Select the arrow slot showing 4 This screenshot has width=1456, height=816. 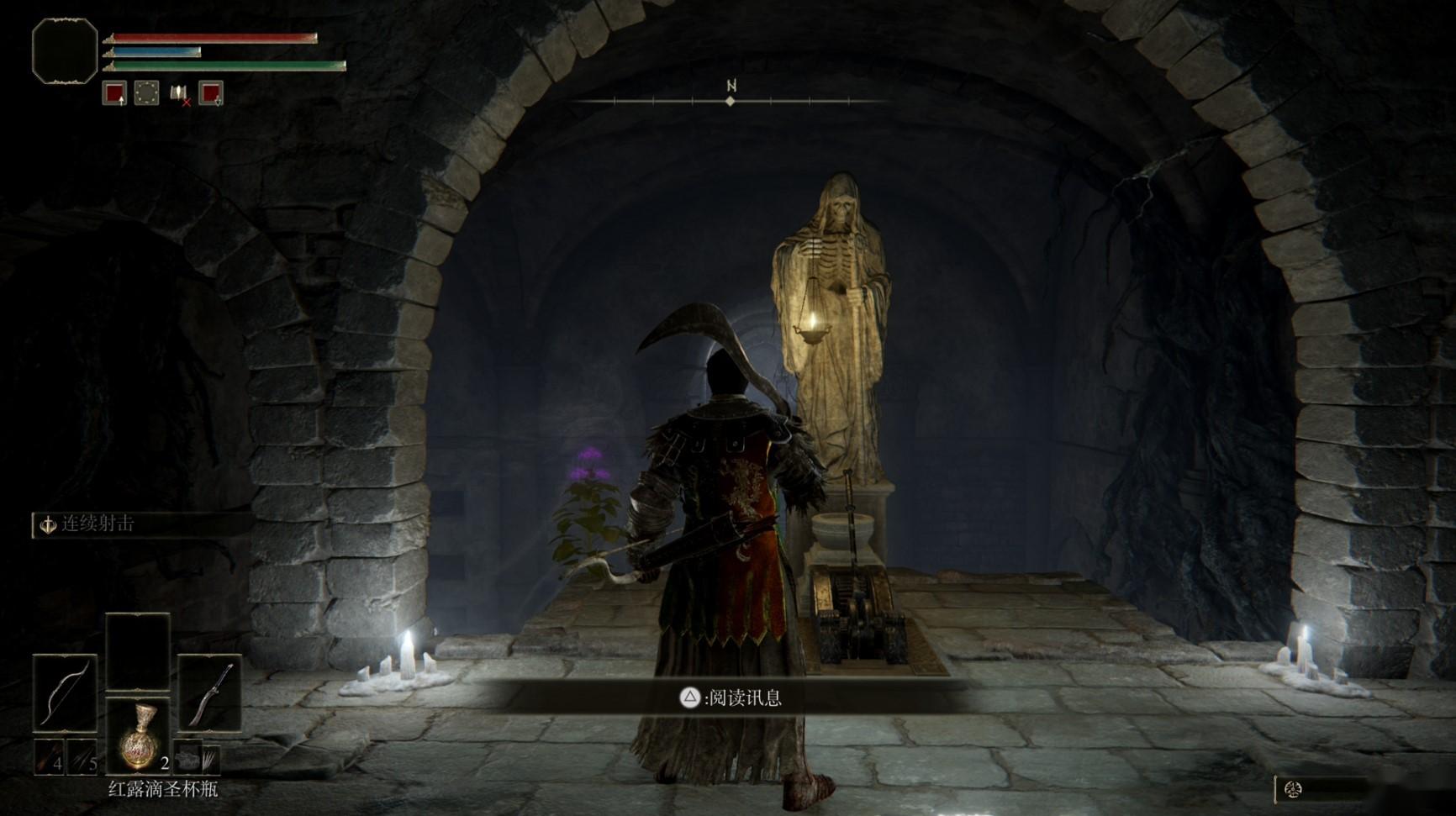click(x=50, y=758)
